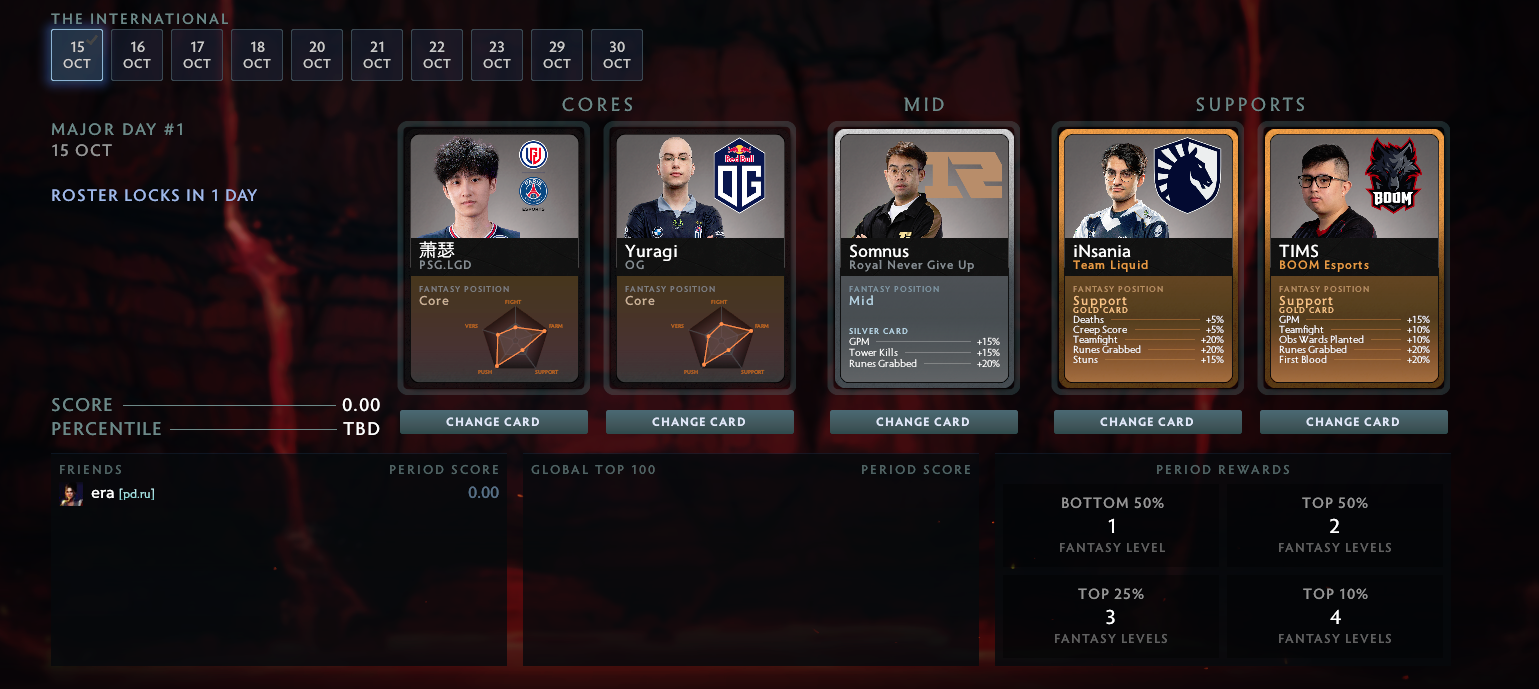Select the 30 Oct finals tab
This screenshot has width=1539, height=689.
click(617, 55)
